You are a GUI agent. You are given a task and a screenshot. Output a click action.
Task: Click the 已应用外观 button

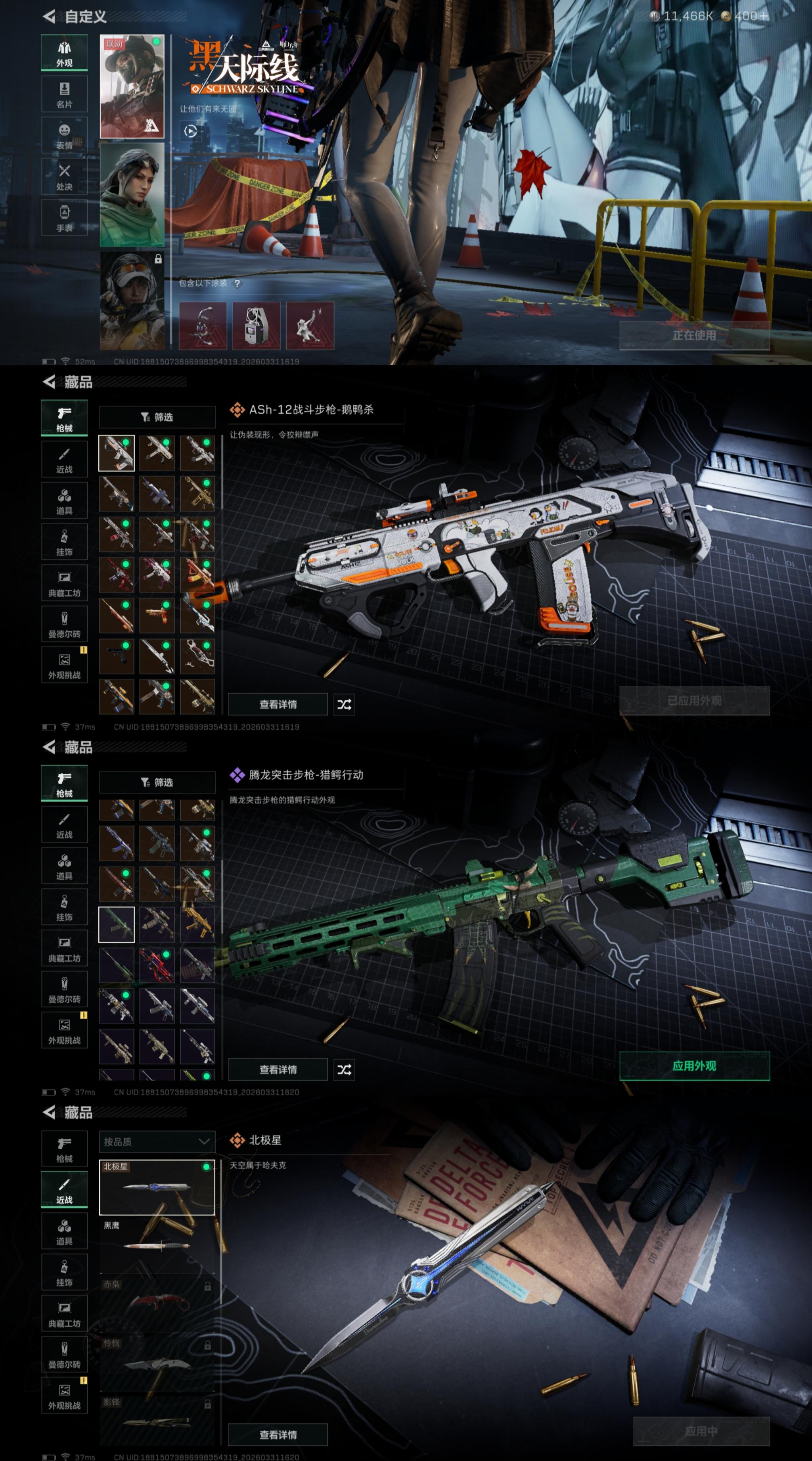694,700
